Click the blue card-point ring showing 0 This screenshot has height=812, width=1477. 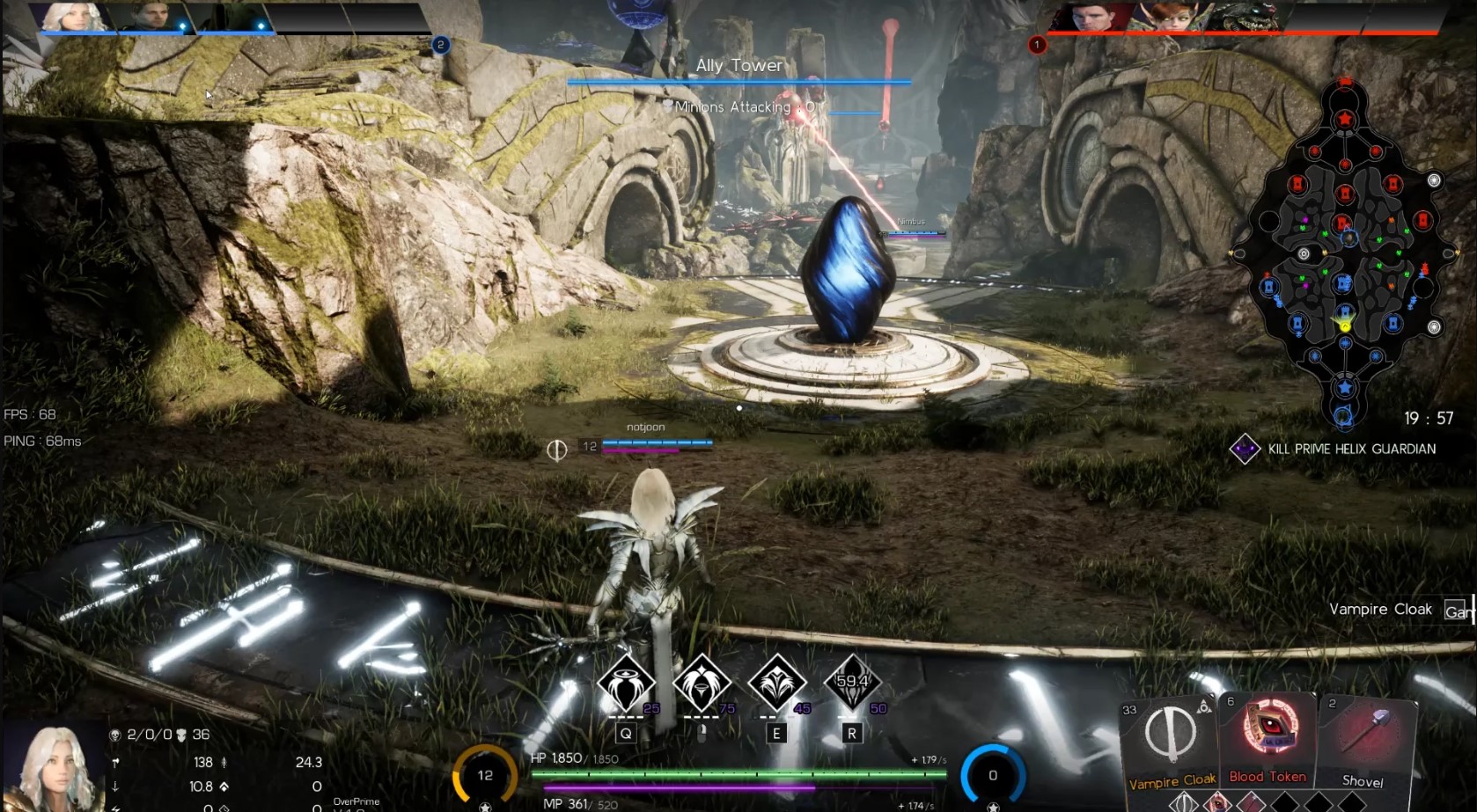[x=992, y=775]
